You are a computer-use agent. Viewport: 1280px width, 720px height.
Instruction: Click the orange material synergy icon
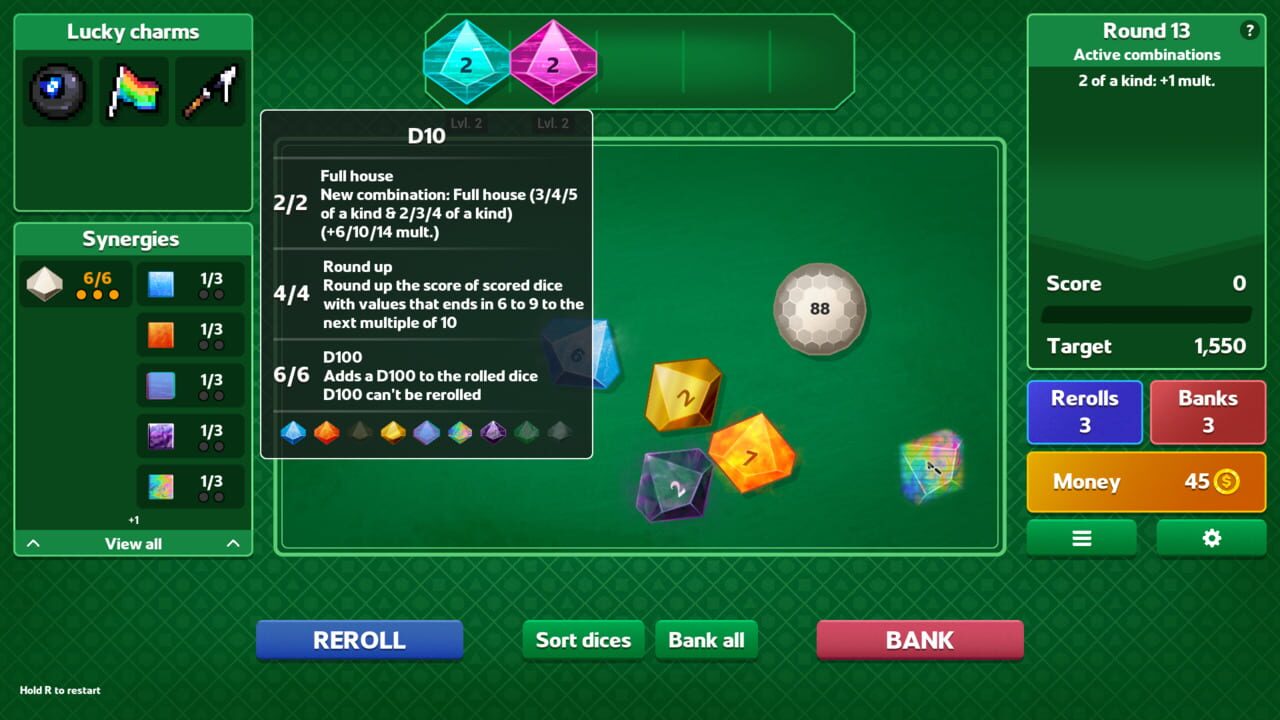(x=161, y=334)
